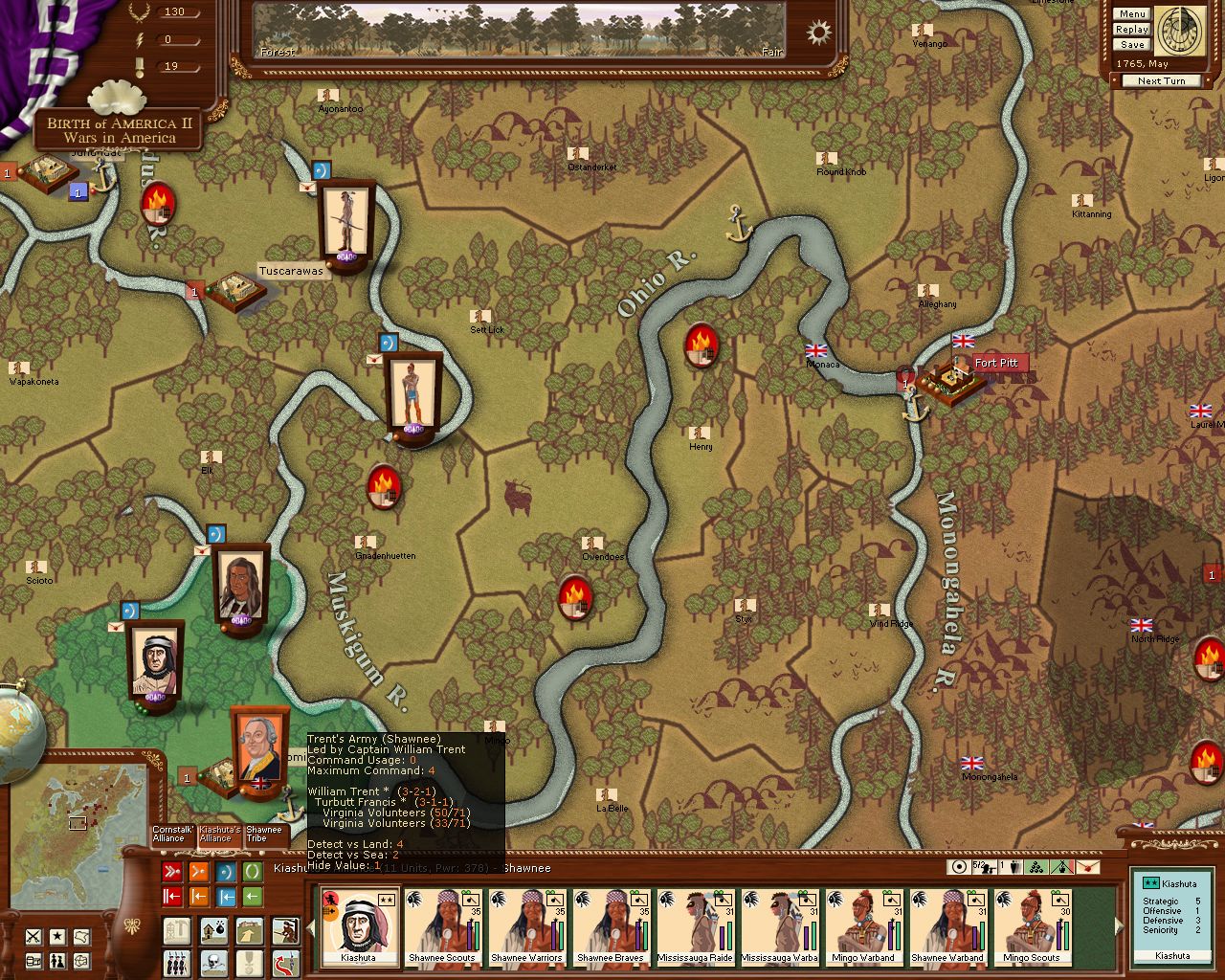The width and height of the screenshot is (1225, 980).
Task: Open the Shawnee Tribe tab
Action: coord(263,835)
